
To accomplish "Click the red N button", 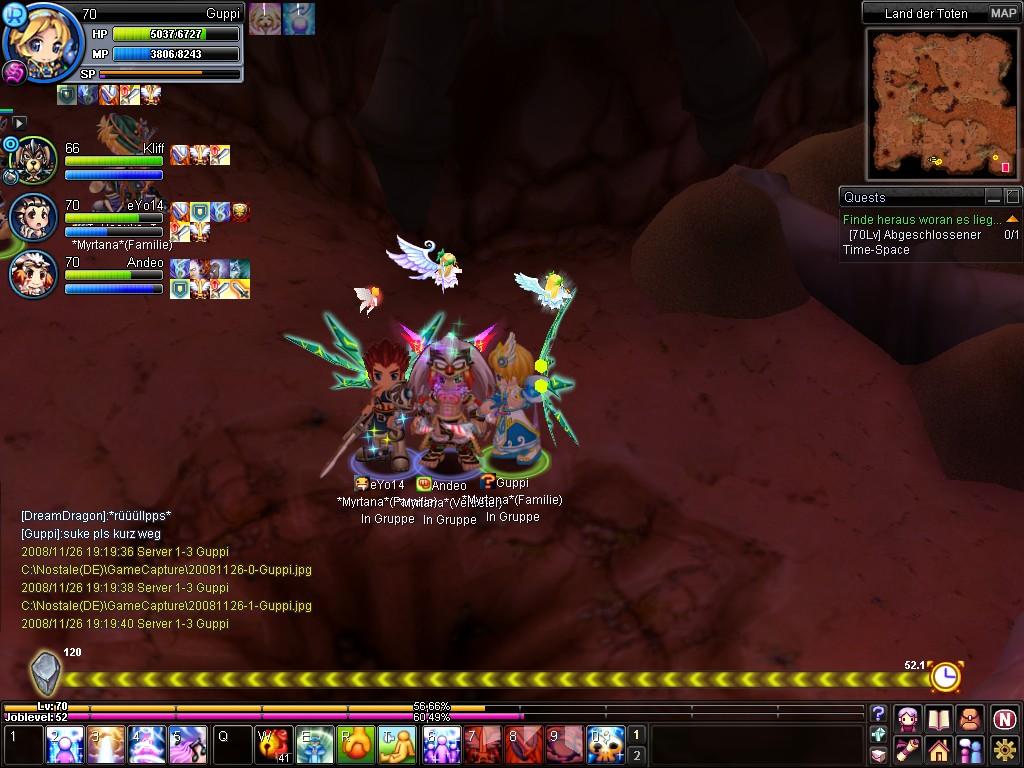I will (1005, 718).
